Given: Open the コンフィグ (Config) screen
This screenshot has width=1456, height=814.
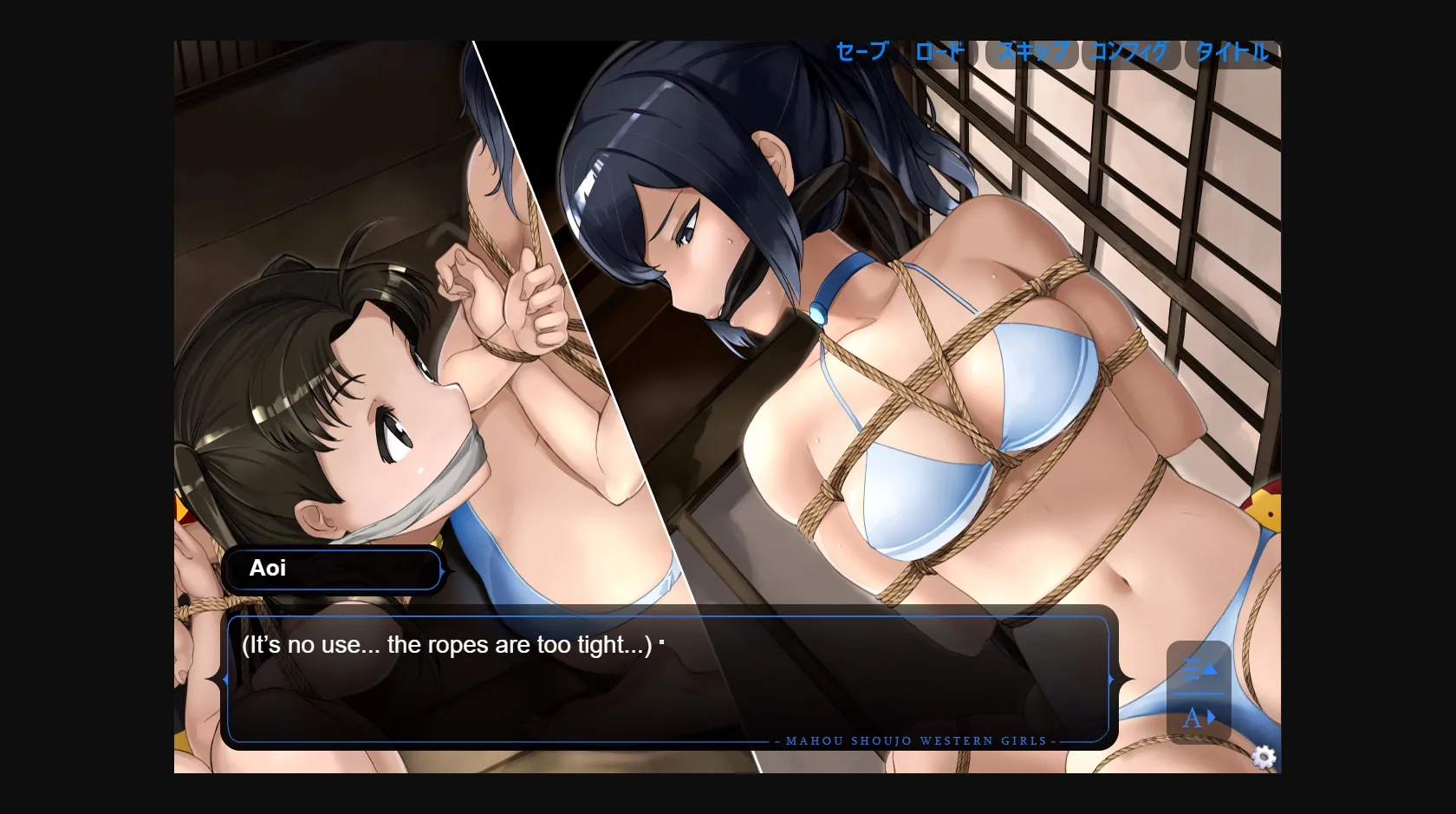Looking at the screenshot, I should tap(1129, 52).
